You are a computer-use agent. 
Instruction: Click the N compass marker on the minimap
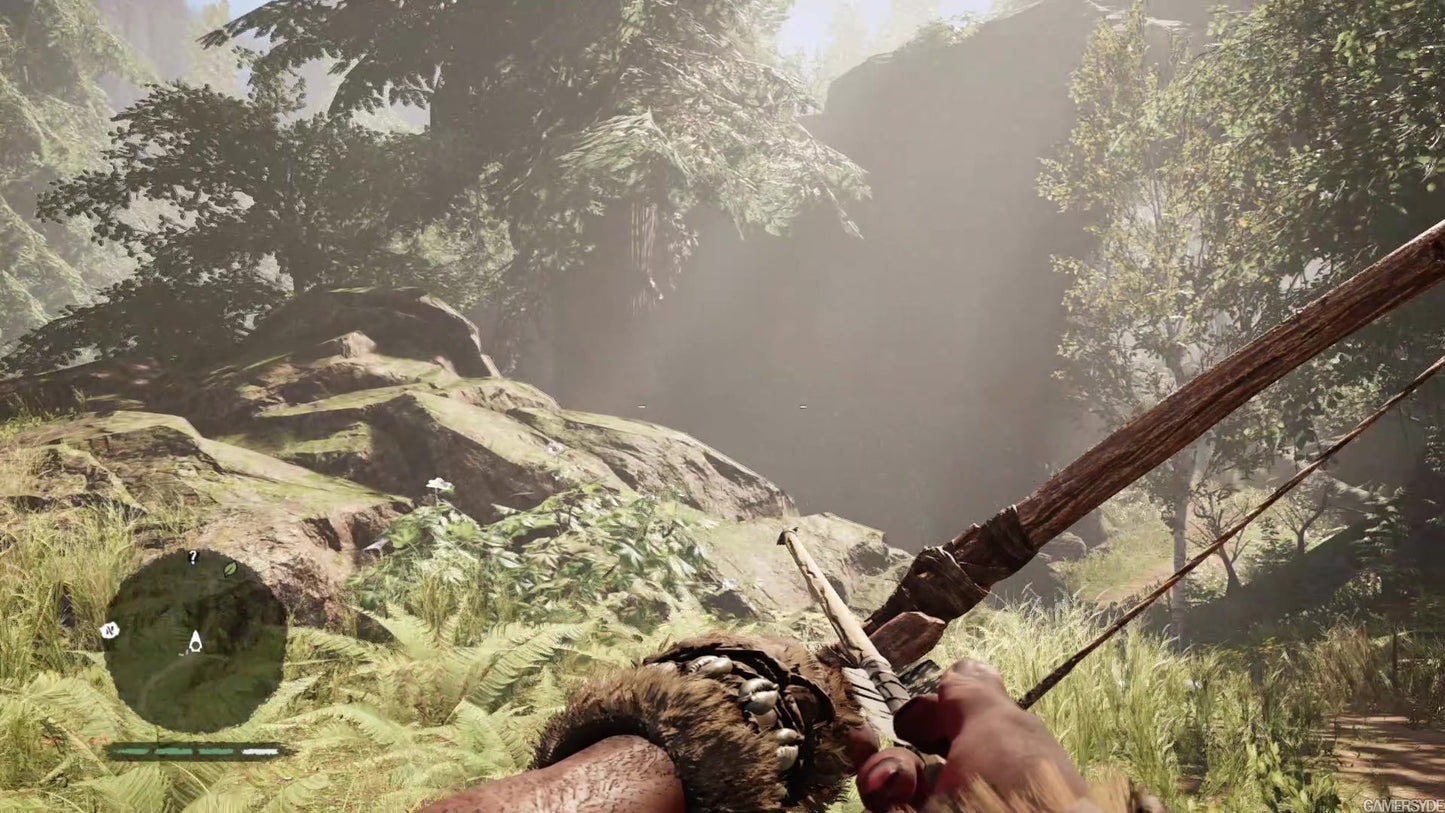pos(110,632)
